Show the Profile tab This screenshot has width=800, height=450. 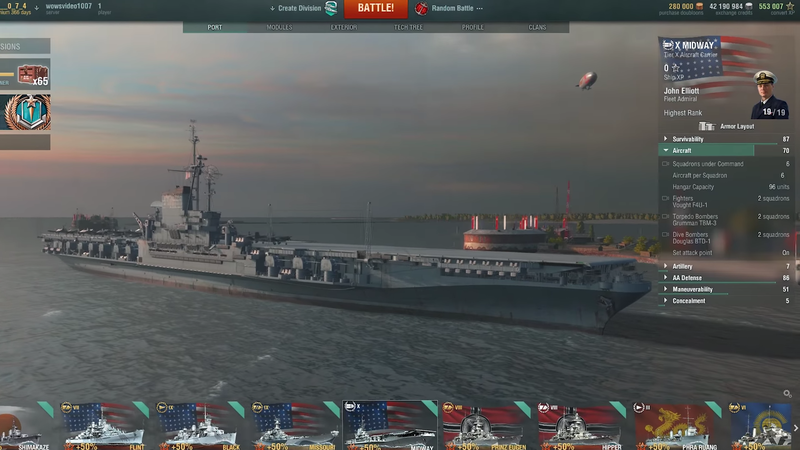pyautogui.click(x=473, y=27)
